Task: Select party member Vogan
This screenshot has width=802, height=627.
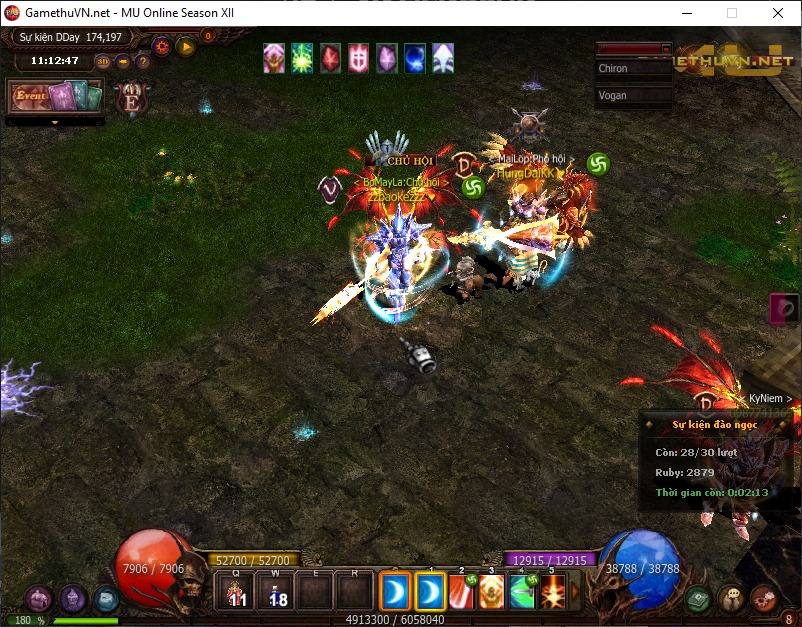Action: pos(633,96)
